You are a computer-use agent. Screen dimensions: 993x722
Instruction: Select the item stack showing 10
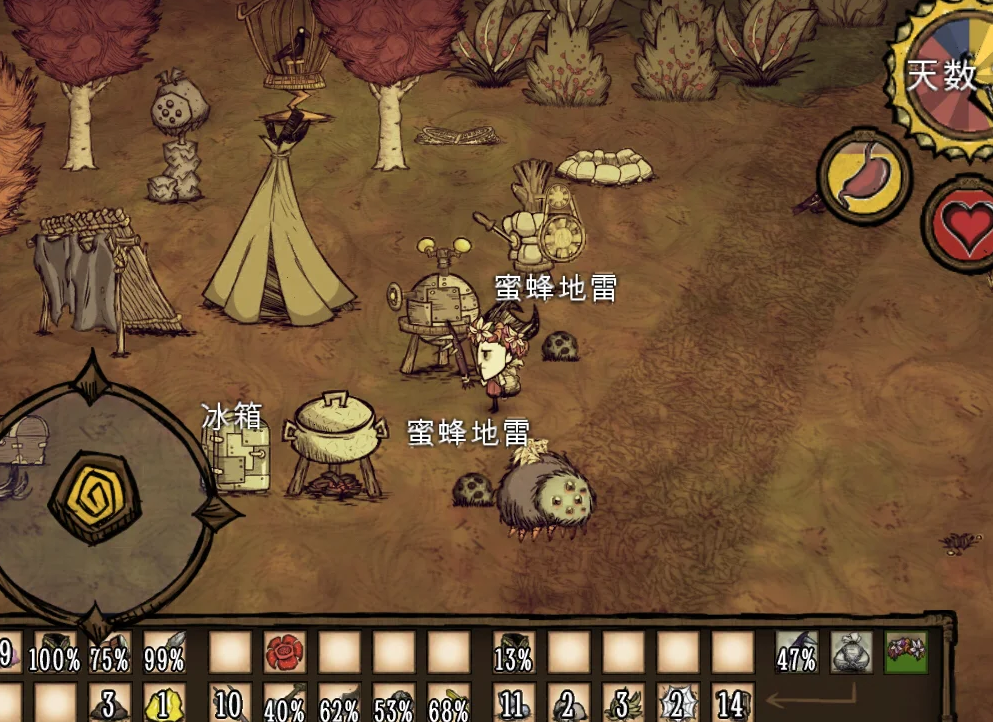click(230, 703)
